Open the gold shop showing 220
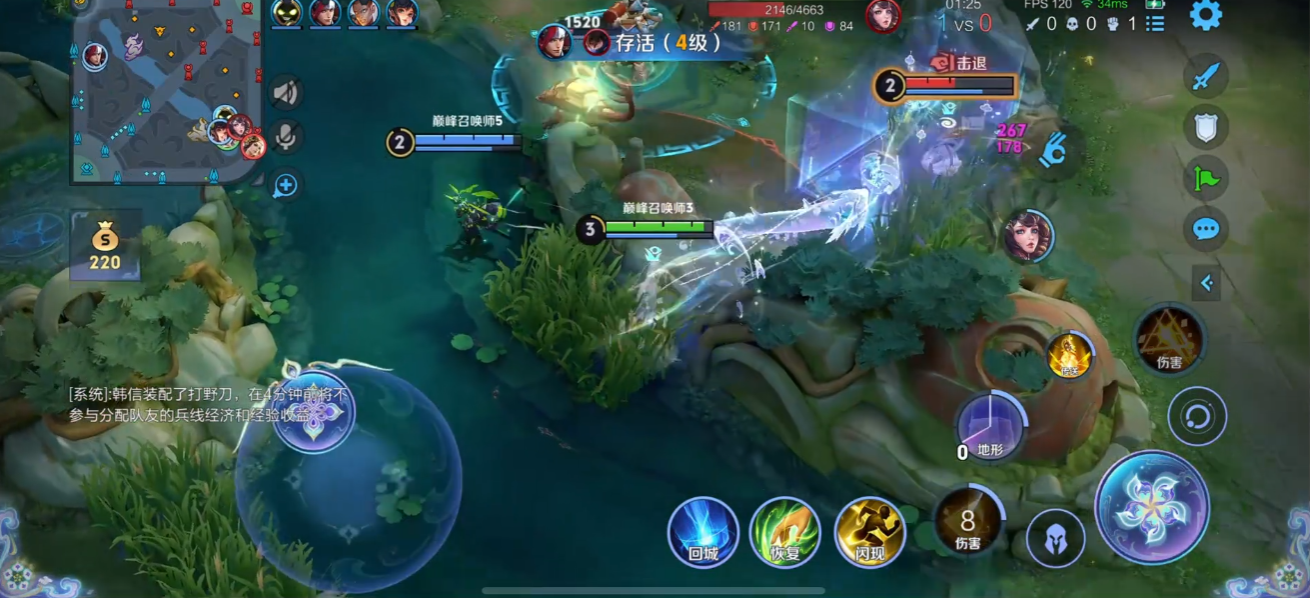This screenshot has width=1310, height=598. click(x=105, y=245)
